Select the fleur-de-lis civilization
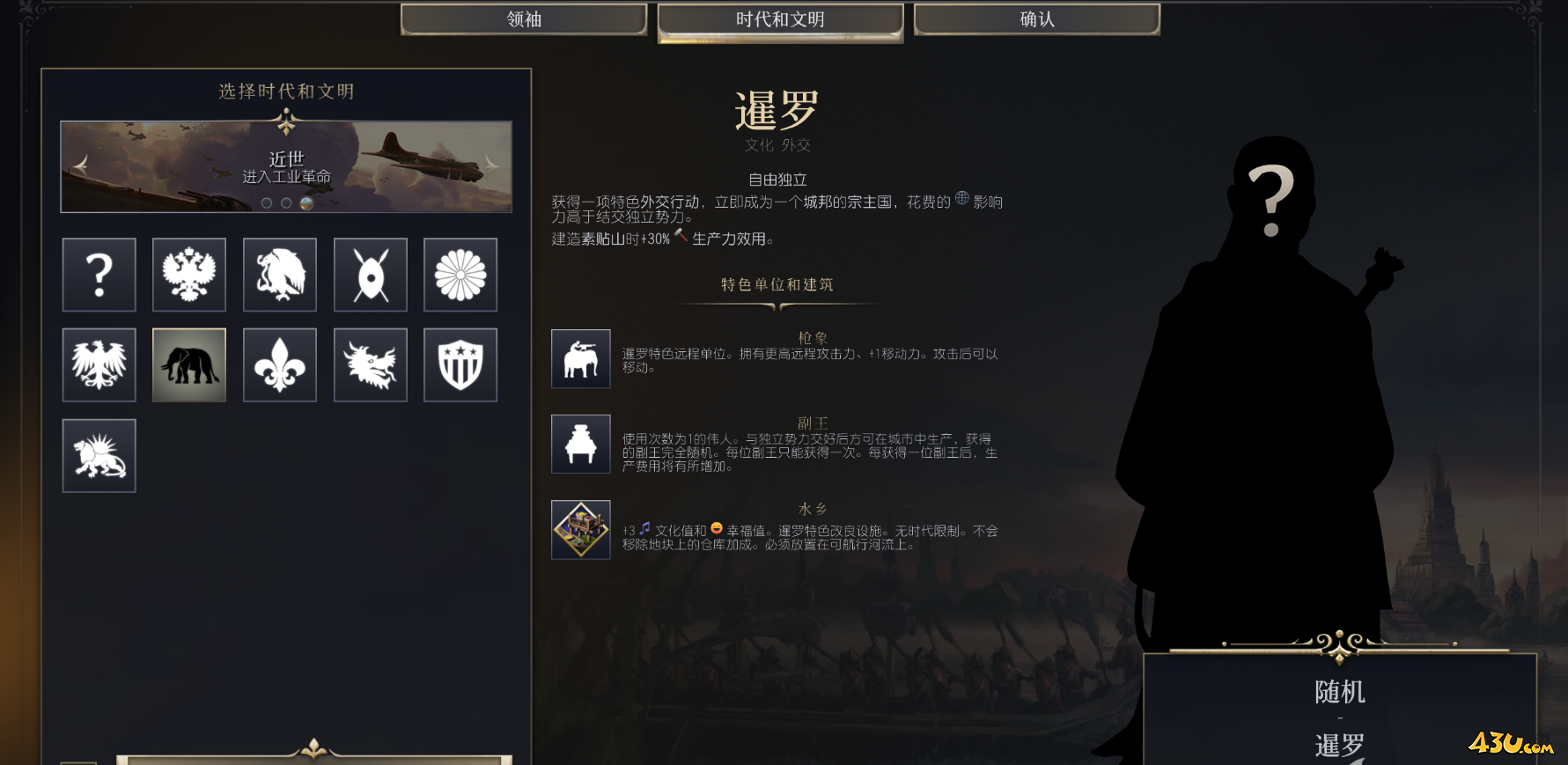1568x765 pixels. click(x=280, y=365)
